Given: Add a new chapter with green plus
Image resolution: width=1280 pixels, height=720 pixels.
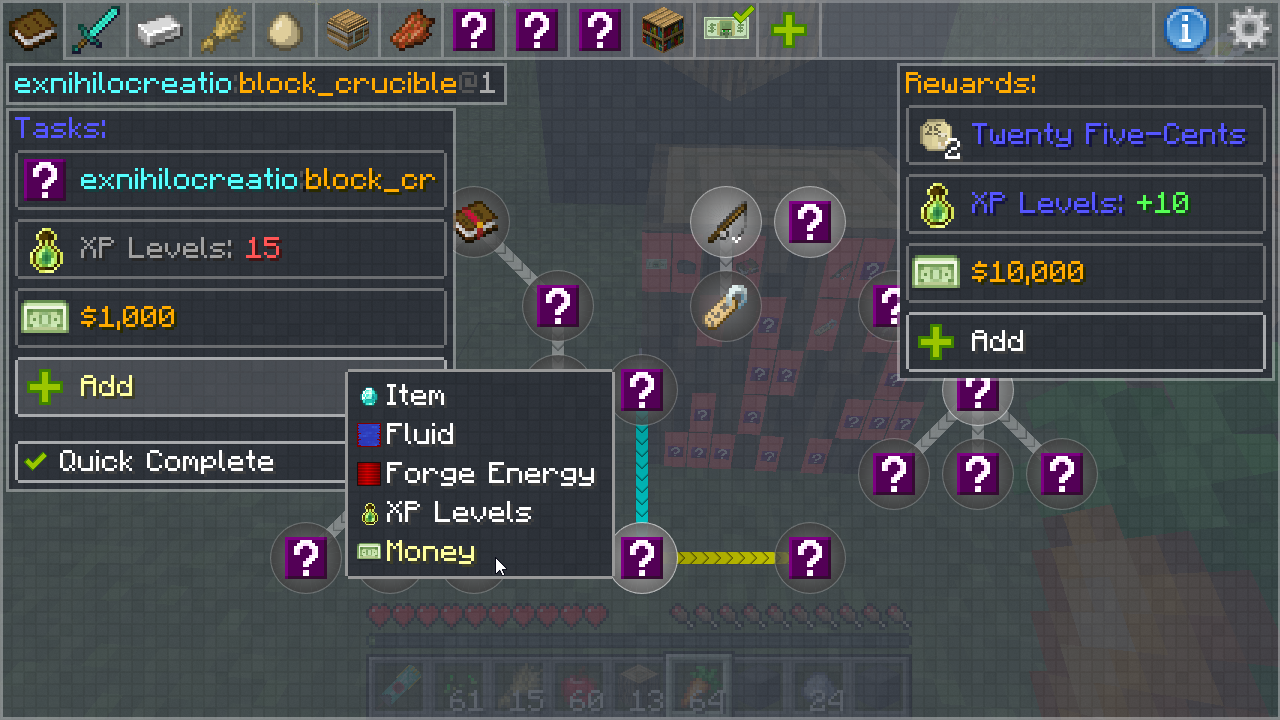Looking at the screenshot, I should 789,30.
